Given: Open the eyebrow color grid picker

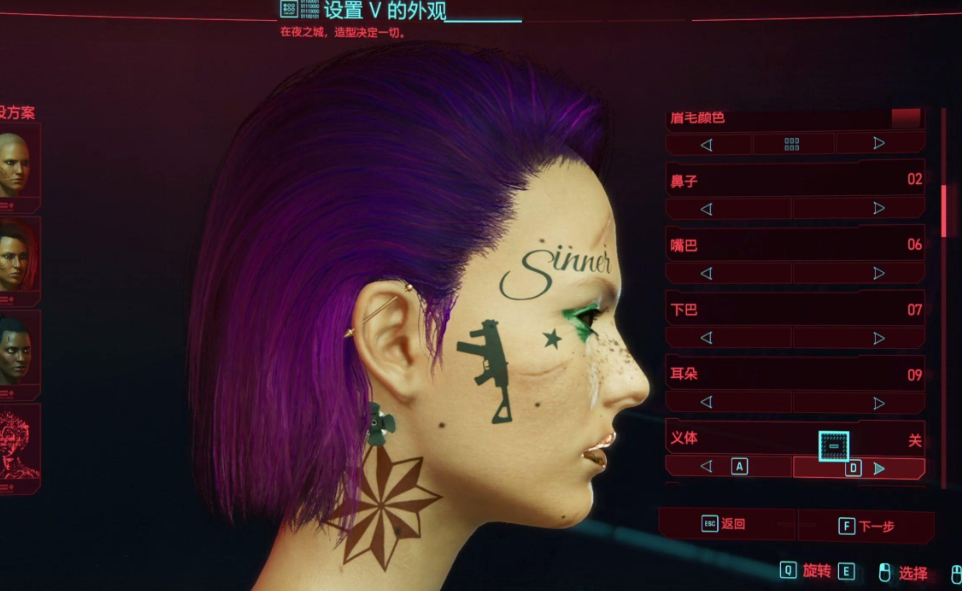Looking at the screenshot, I should point(792,144).
